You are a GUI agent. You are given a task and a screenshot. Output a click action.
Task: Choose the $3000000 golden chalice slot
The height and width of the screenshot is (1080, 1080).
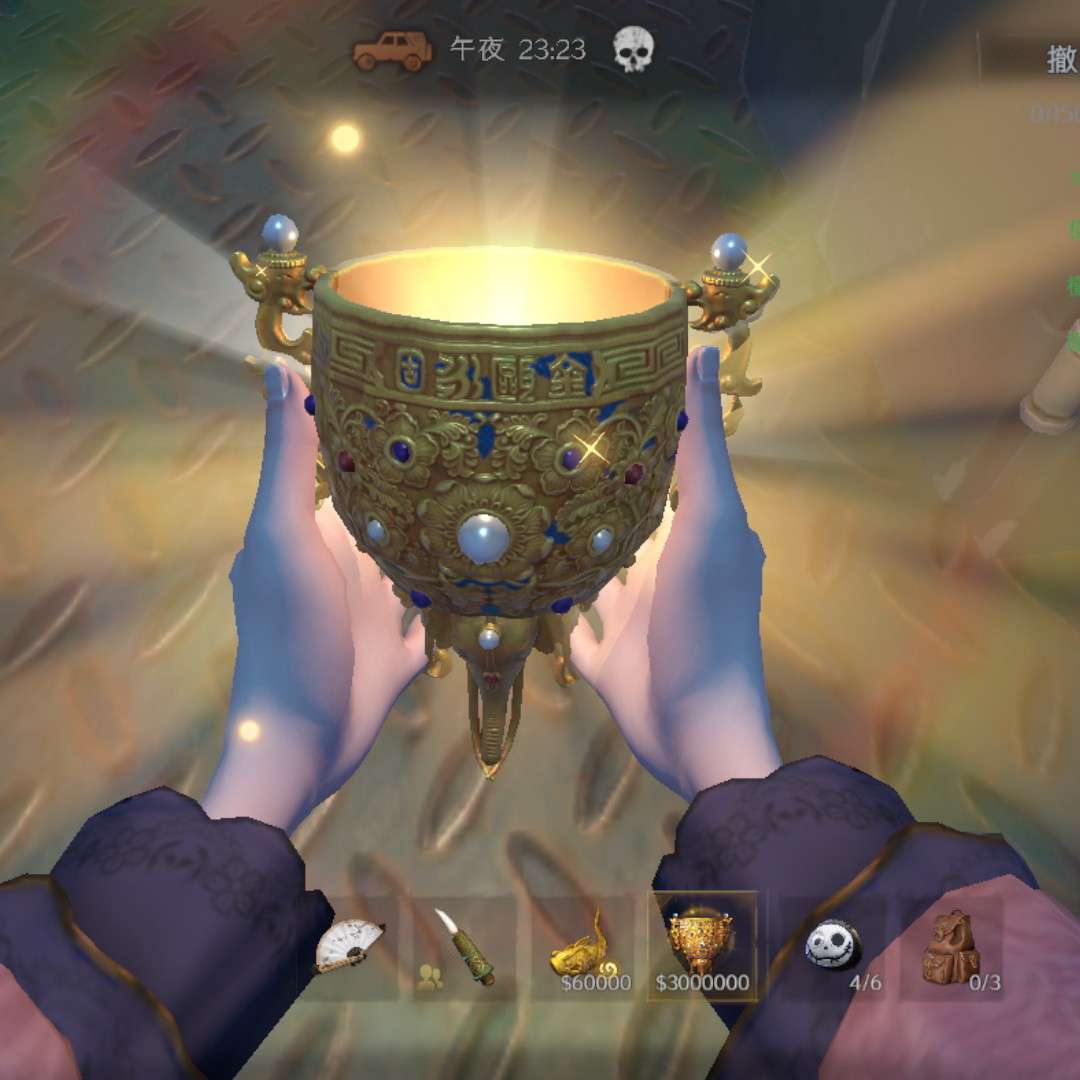tap(702, 946)
